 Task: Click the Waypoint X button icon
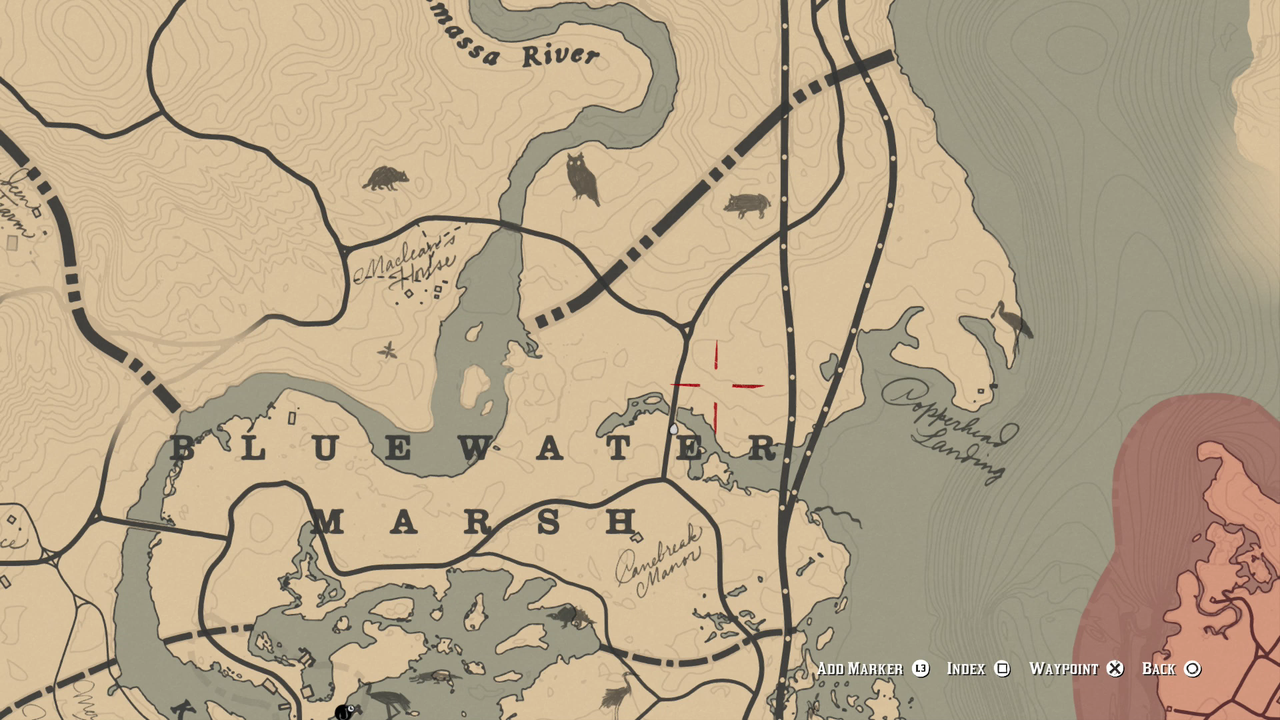coord(1115,668)
